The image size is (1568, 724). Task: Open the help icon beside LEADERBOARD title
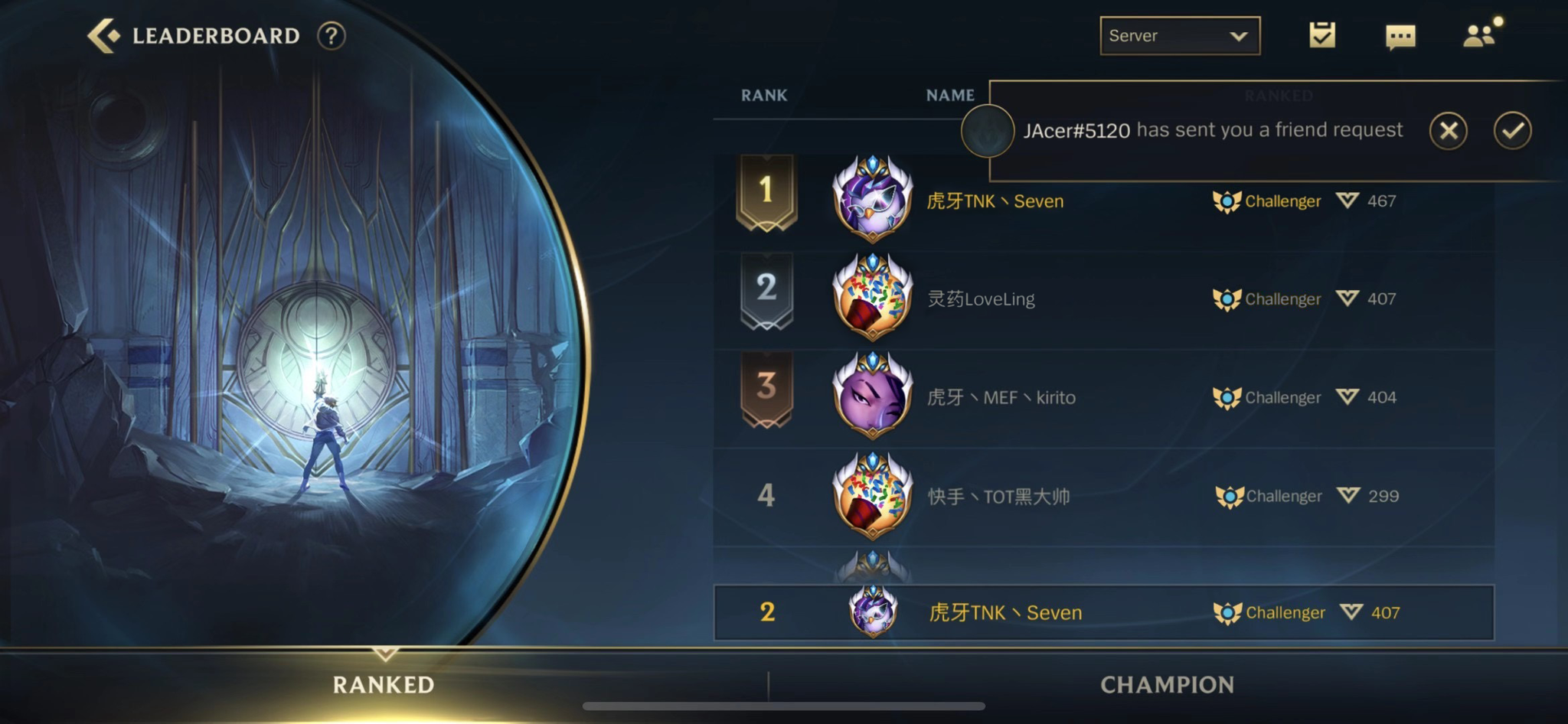332,35
